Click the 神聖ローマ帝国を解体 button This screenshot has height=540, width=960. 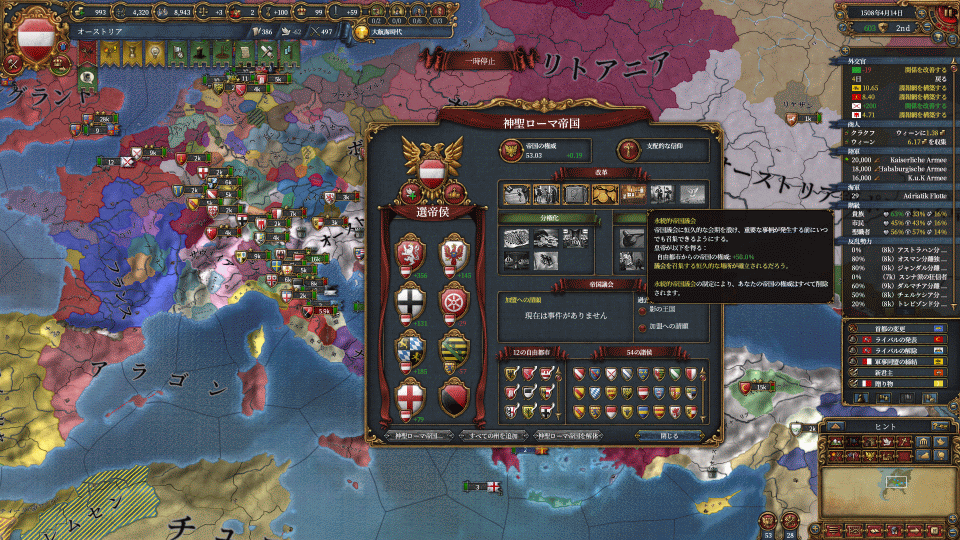tap(578, 436)
